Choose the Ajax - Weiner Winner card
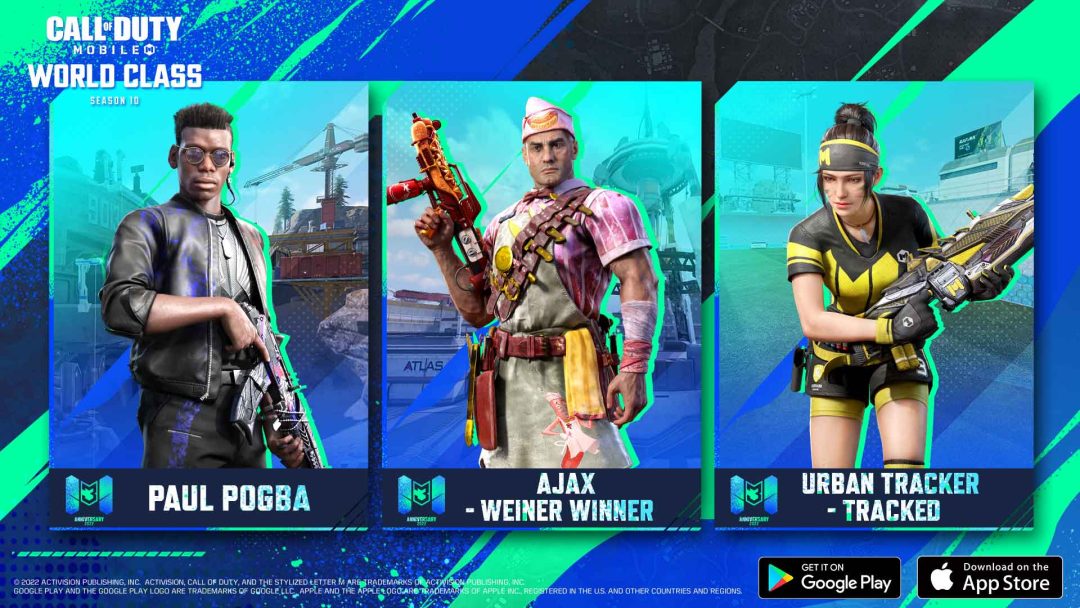This screenshot has width=1080, height=608. pos(541,300)
